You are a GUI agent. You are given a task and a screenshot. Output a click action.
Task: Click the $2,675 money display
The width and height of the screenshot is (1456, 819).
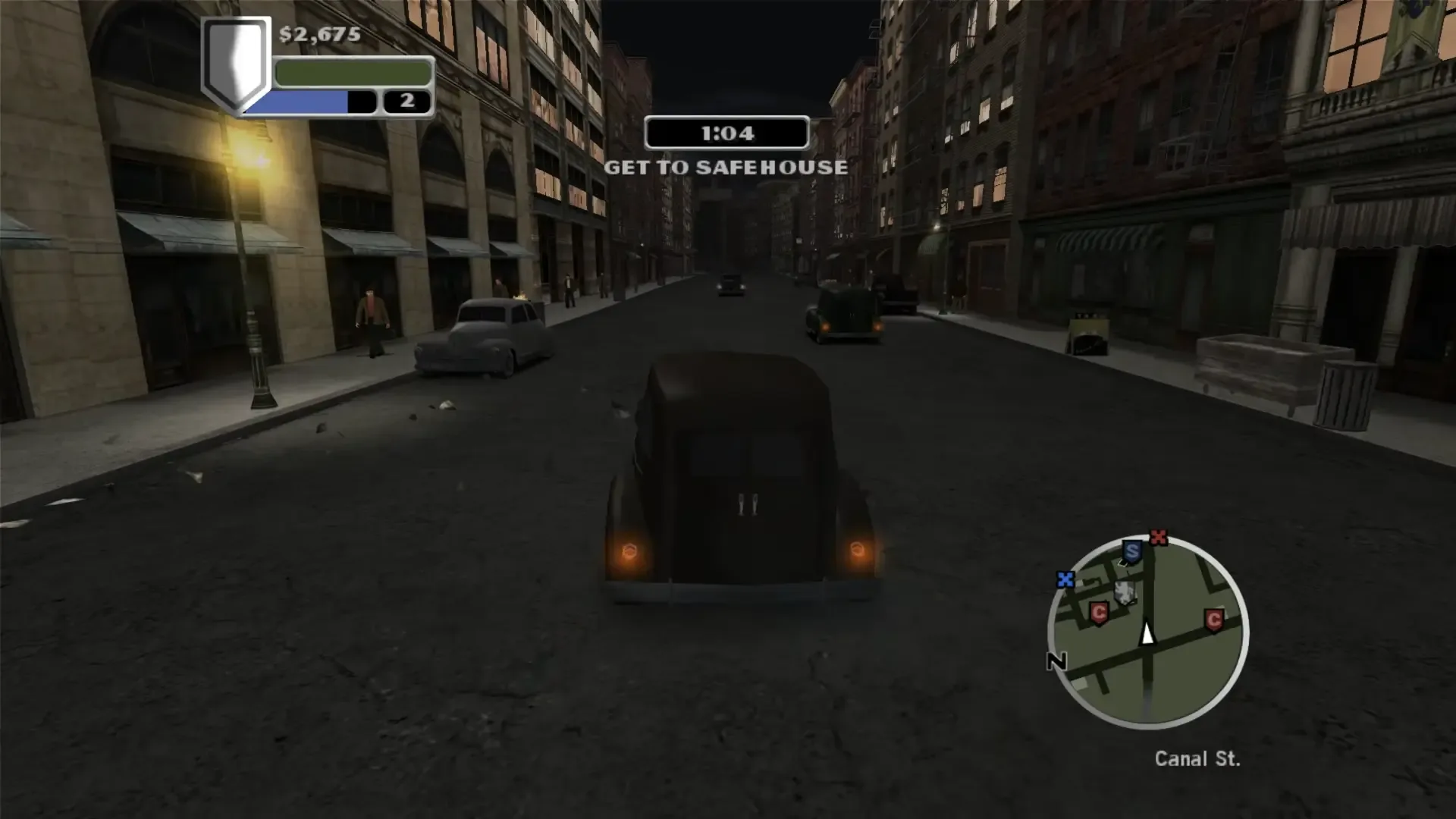pyautogui.click(x=318, y=35)
